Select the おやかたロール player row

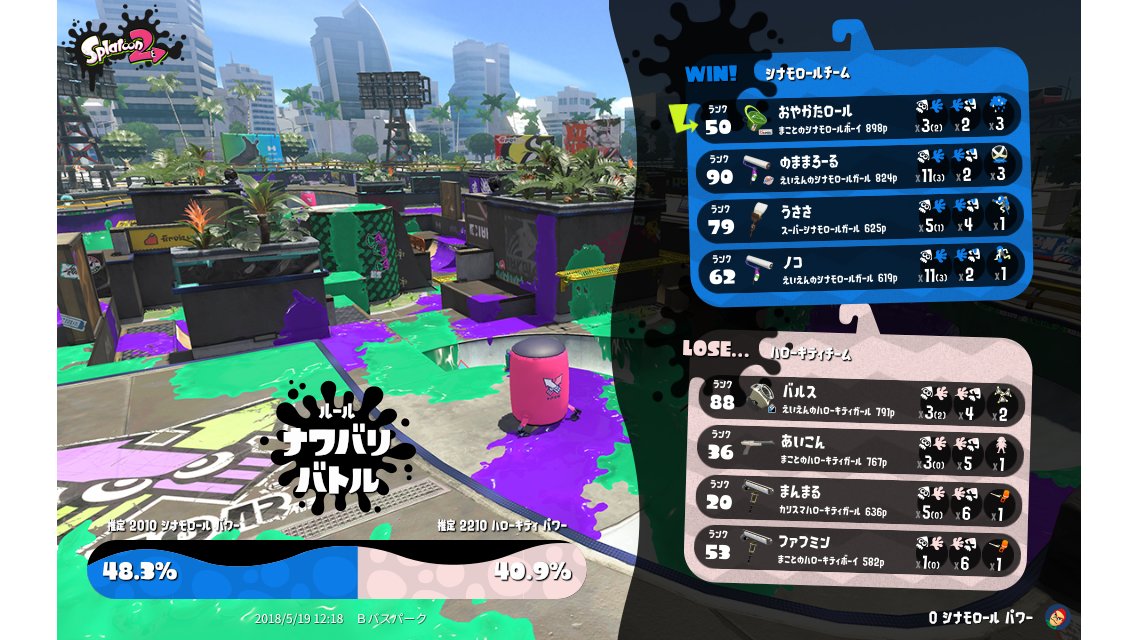[x=860, y=116]
